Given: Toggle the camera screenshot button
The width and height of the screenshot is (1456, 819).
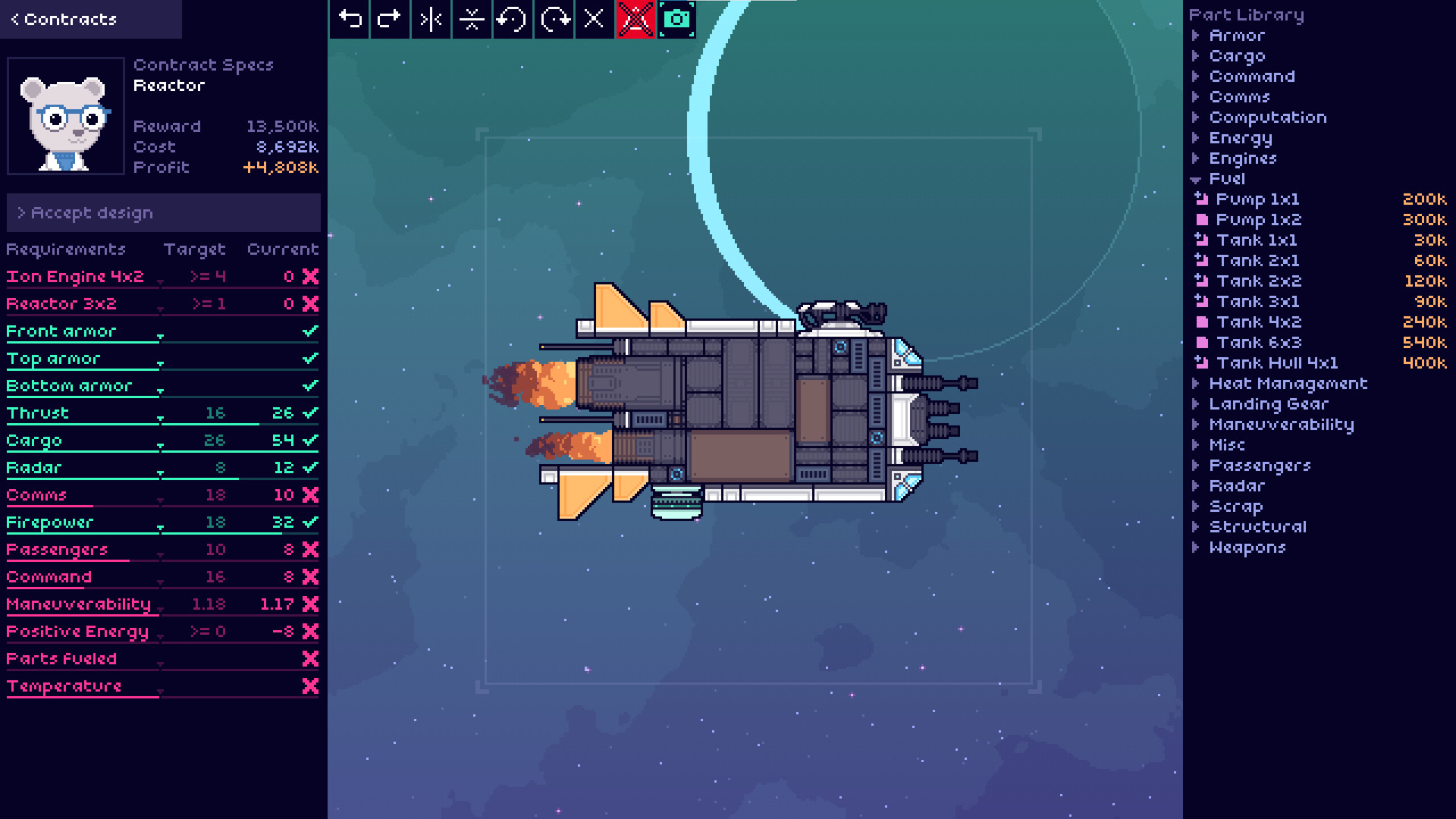Looking at the screenshot, I should [676, 19].
